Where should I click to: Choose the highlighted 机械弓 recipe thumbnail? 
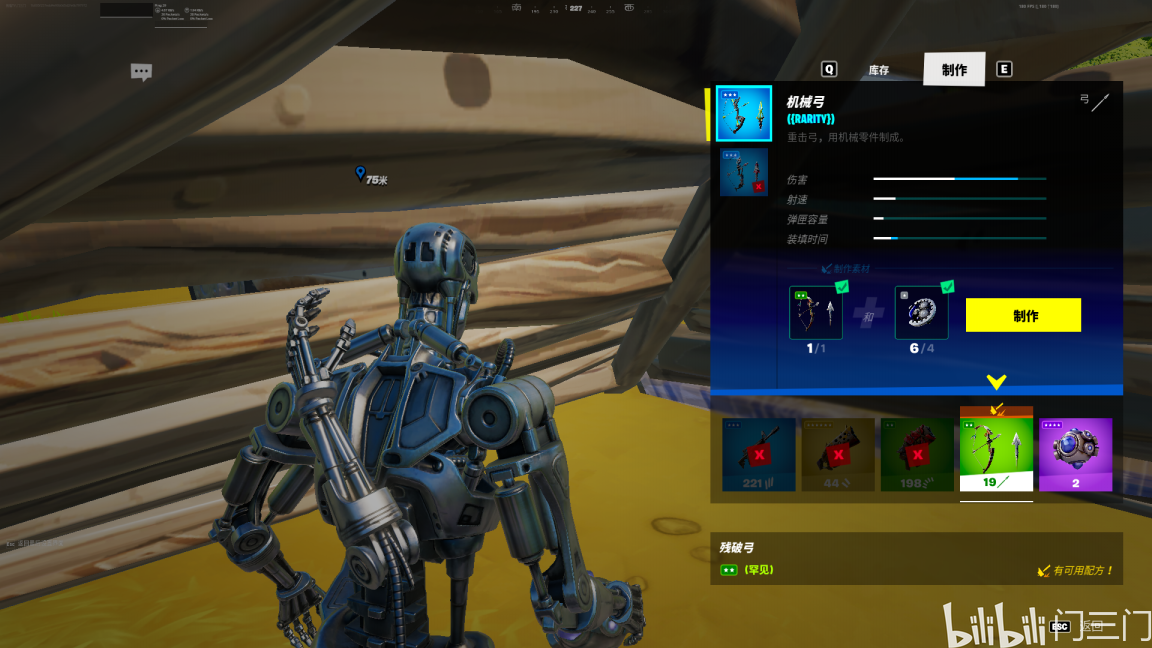tap(744, 113)
